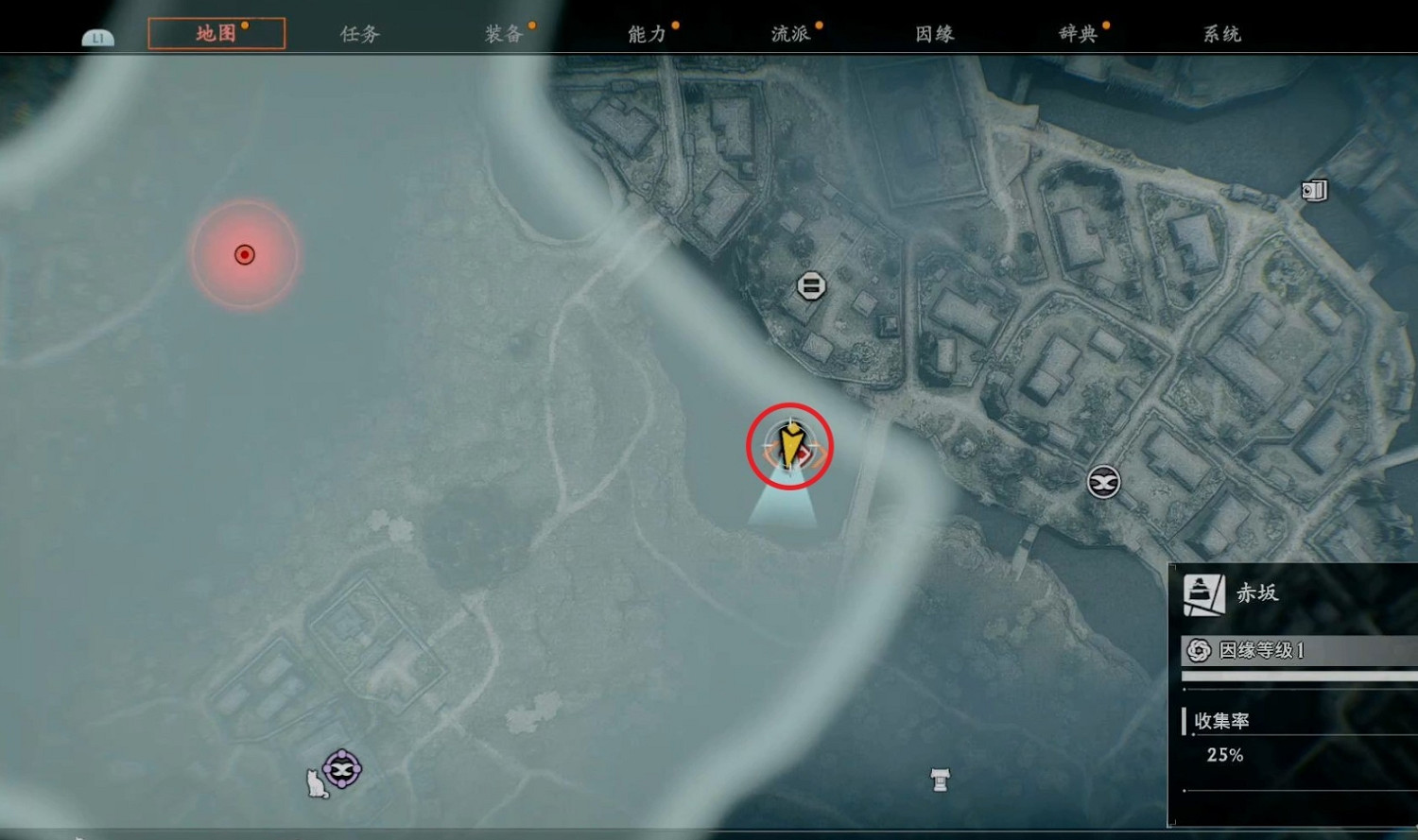The width and height of the screenshot is (1418, 840).
Task: Click the L1 shoulder button prompt icon
Action: [x=99, y=36]
